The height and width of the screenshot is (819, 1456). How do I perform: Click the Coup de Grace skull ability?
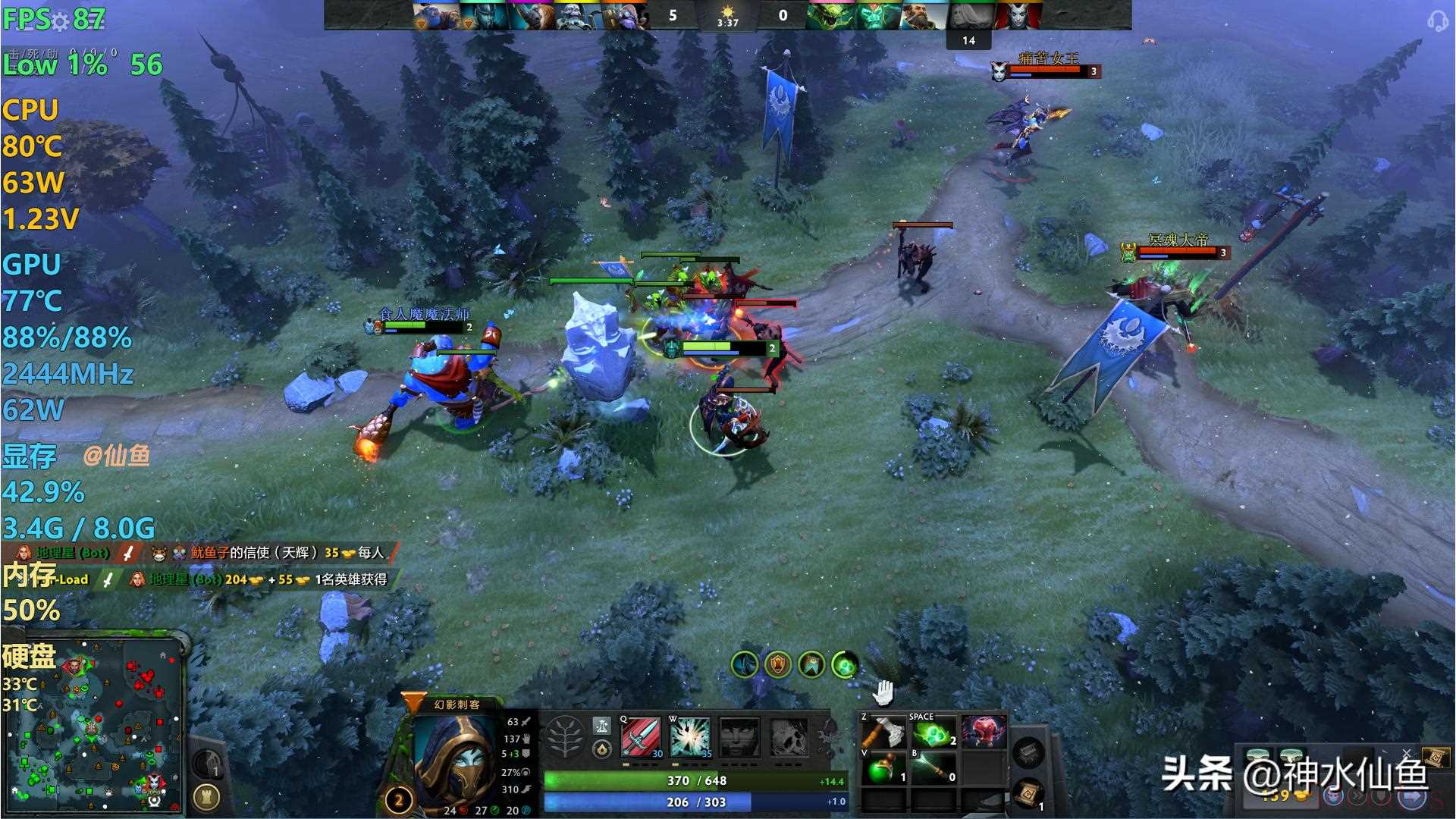788,736
